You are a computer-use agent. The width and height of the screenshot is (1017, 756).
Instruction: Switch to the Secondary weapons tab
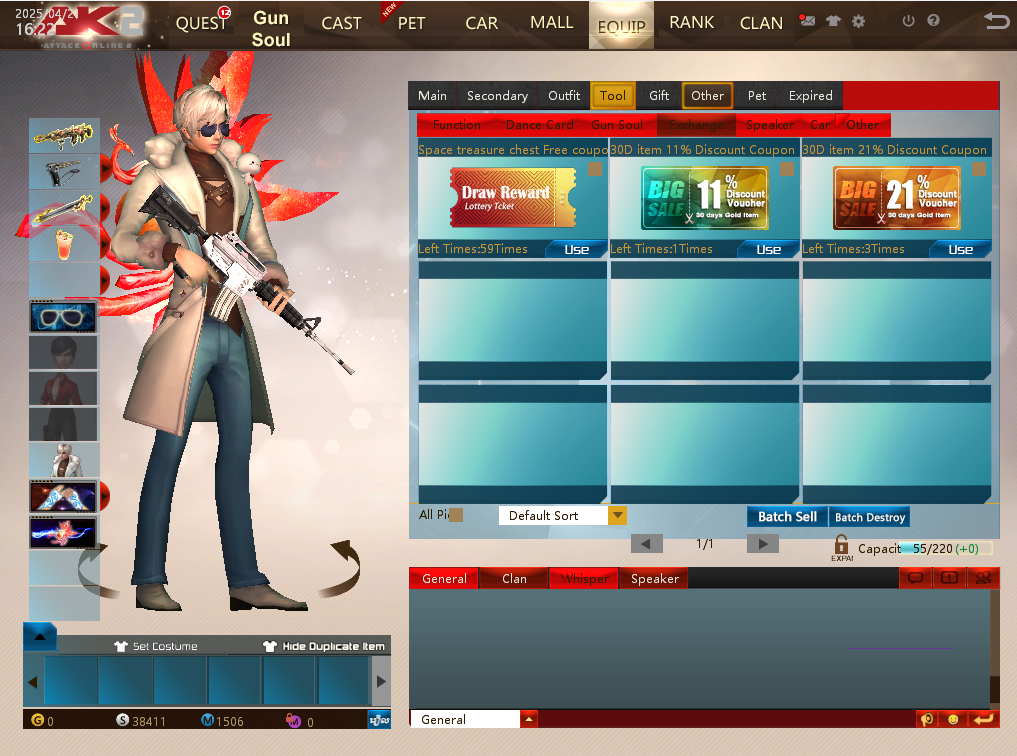click(x=497, y=96)
